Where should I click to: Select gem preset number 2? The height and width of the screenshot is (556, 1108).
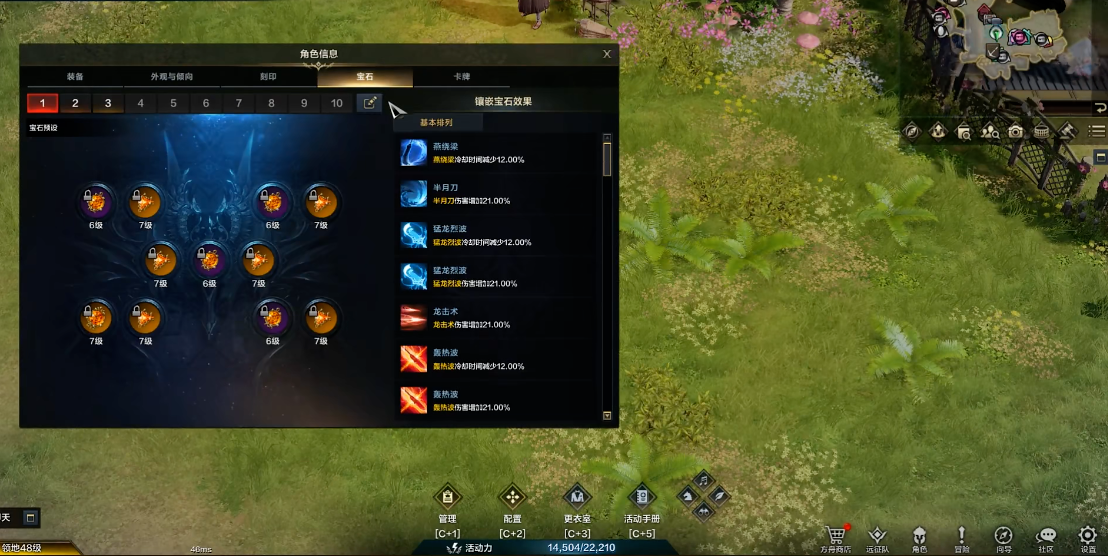click(x=75, y=103)
